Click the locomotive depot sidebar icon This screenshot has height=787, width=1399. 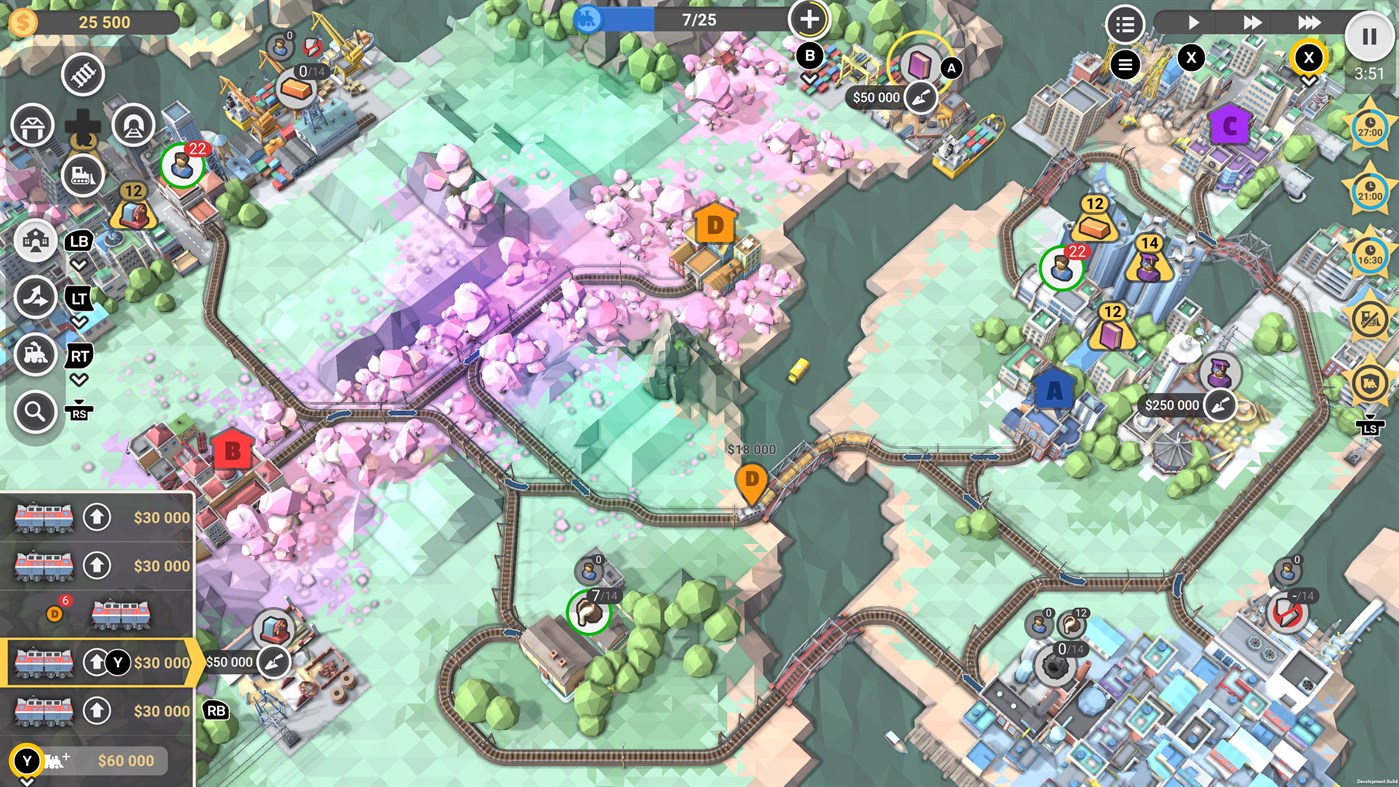click(x=35, y=355)
